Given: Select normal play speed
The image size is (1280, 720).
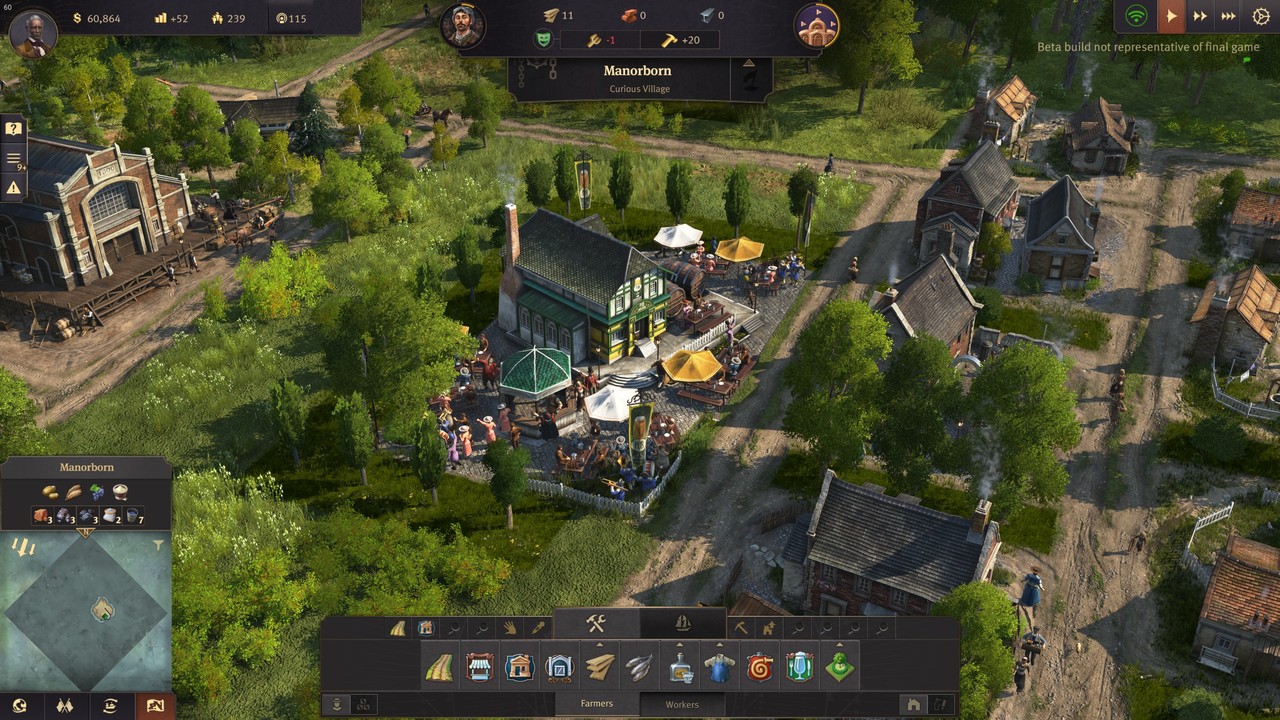Looking at the screenshot, I should (1170, 16).
